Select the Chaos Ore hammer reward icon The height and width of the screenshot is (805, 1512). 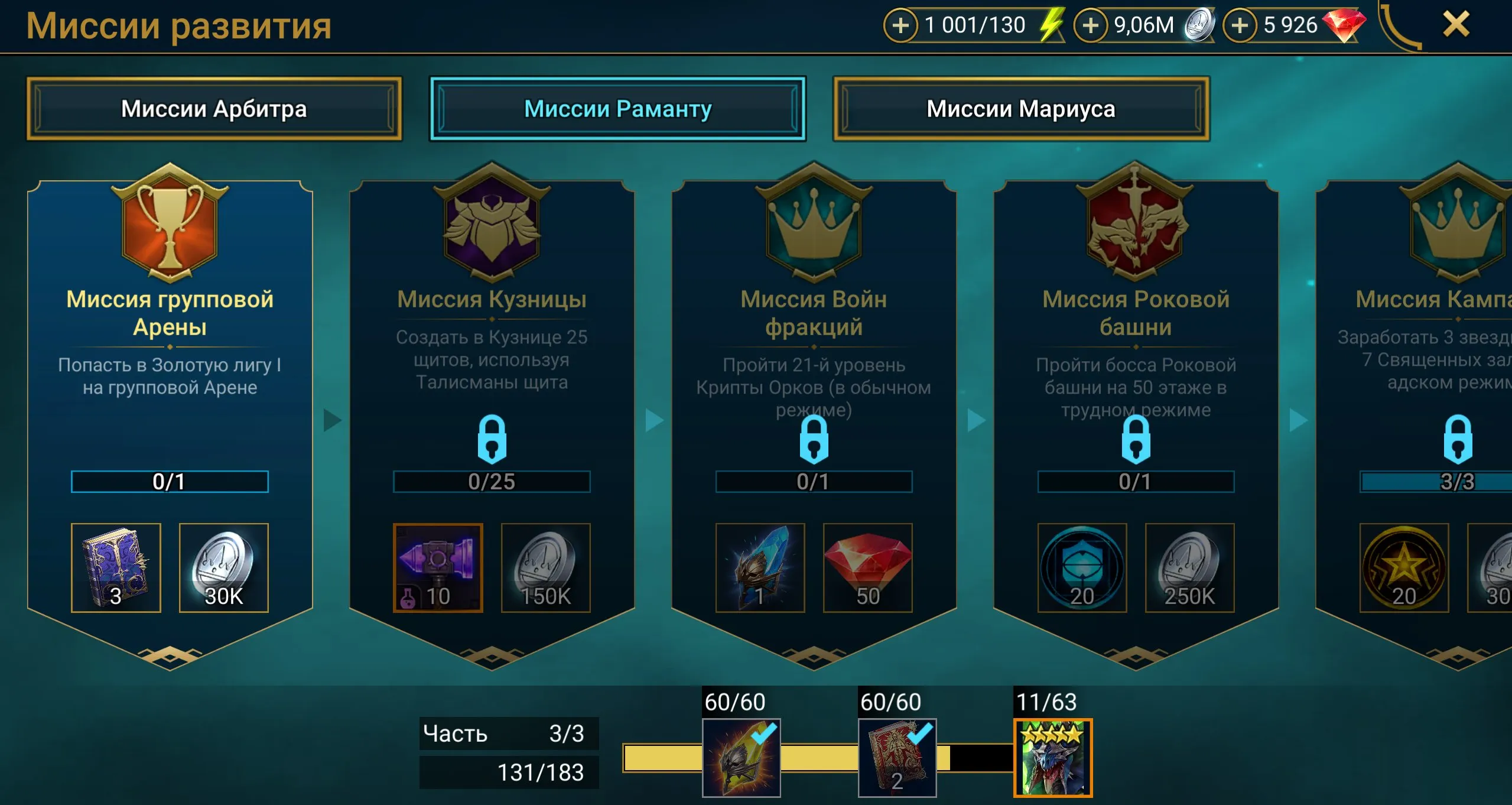tap(438, 567)
